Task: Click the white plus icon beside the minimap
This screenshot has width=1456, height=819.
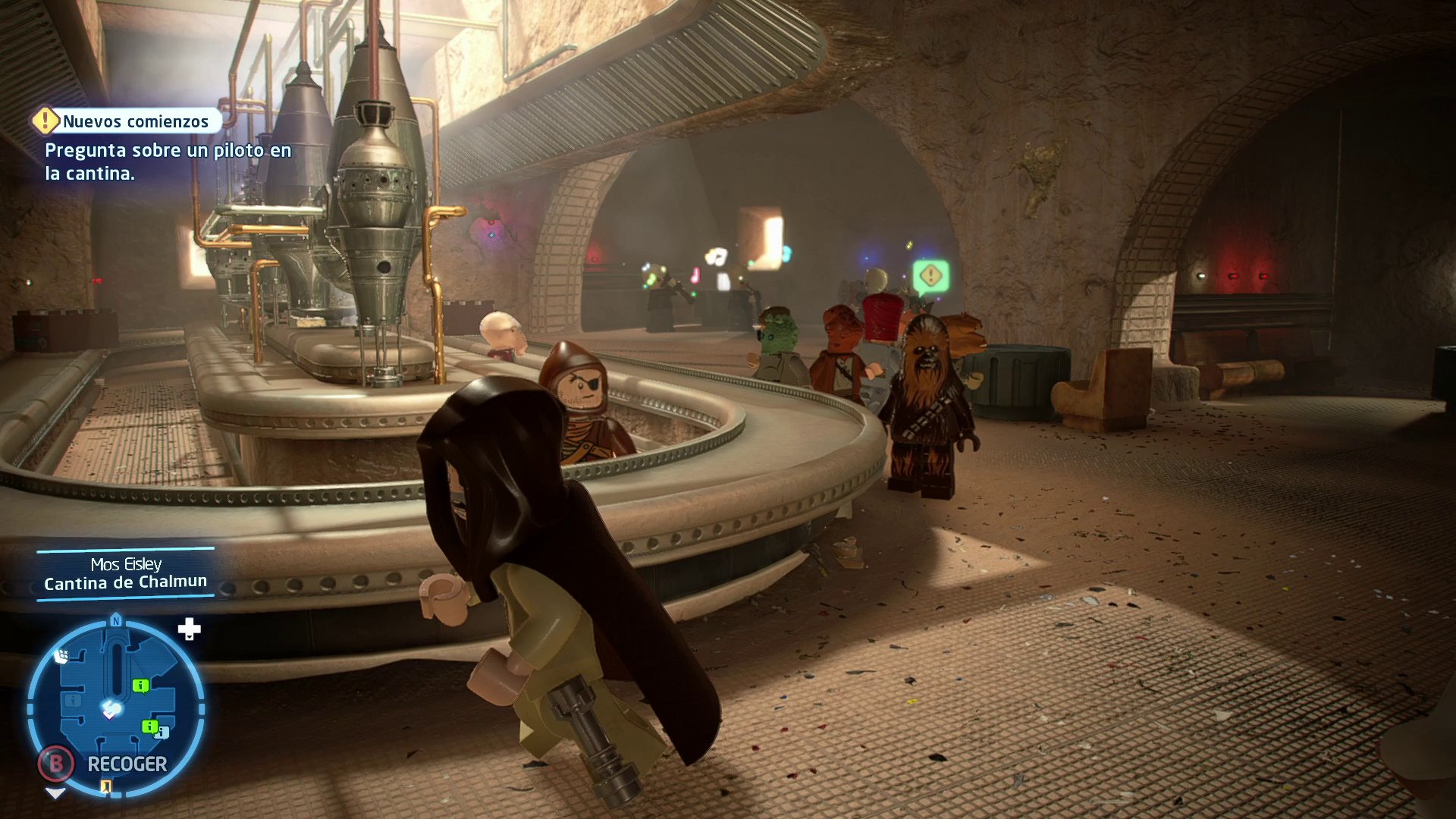Action: coord(190,628)
